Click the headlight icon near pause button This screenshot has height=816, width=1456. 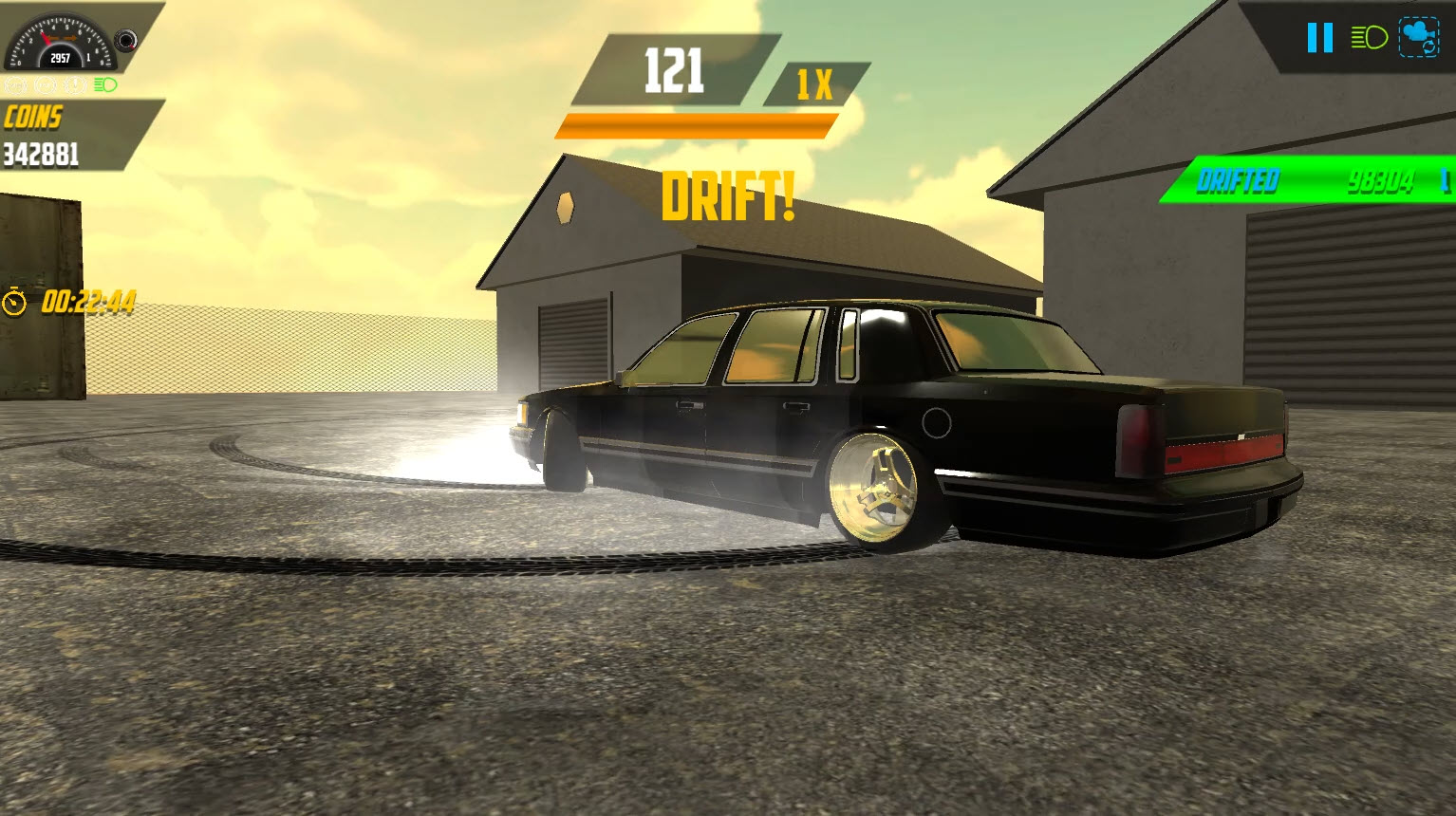pos(1369,37)
